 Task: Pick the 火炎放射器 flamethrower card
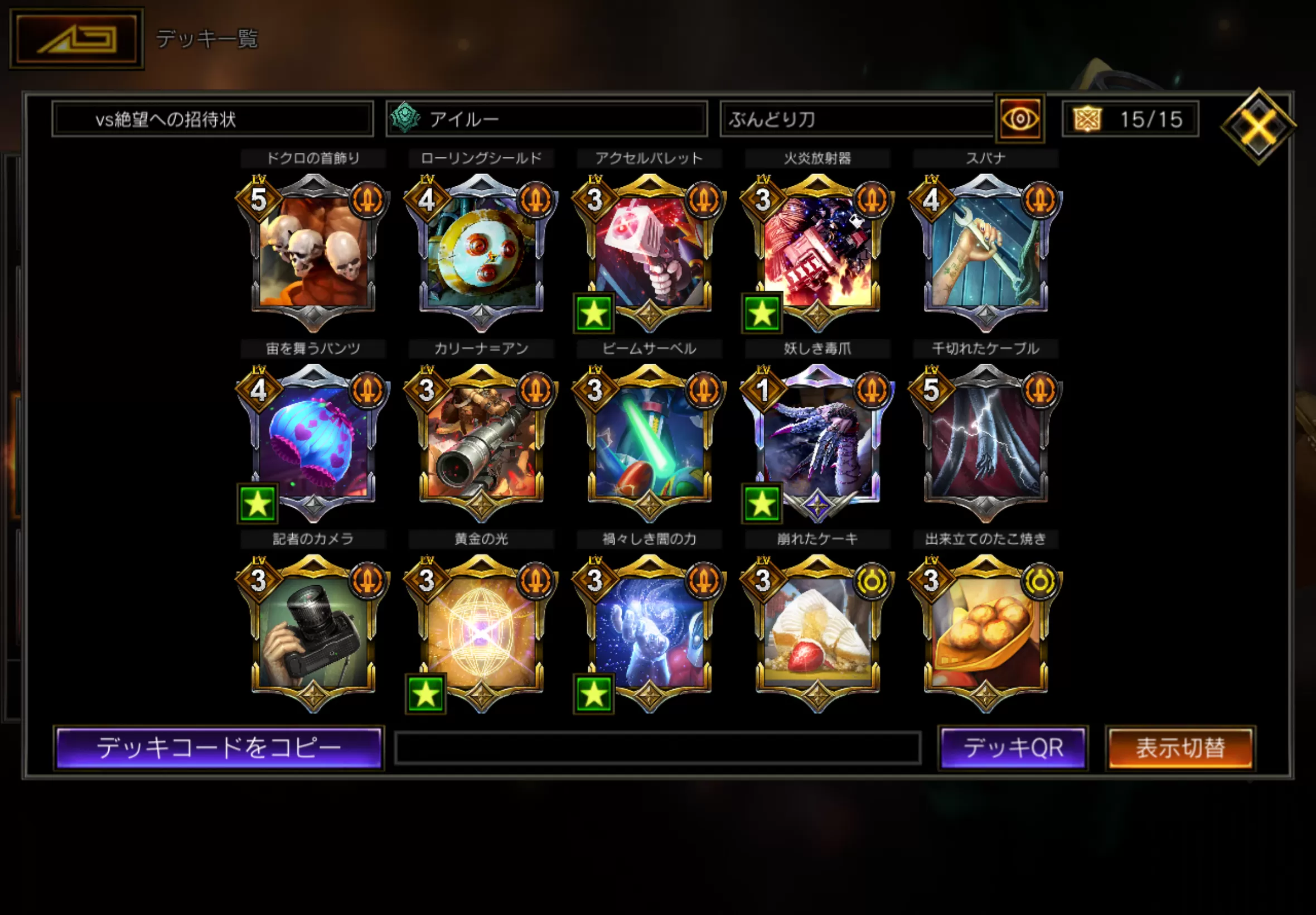pyautogui.click(x=817, y=252)
